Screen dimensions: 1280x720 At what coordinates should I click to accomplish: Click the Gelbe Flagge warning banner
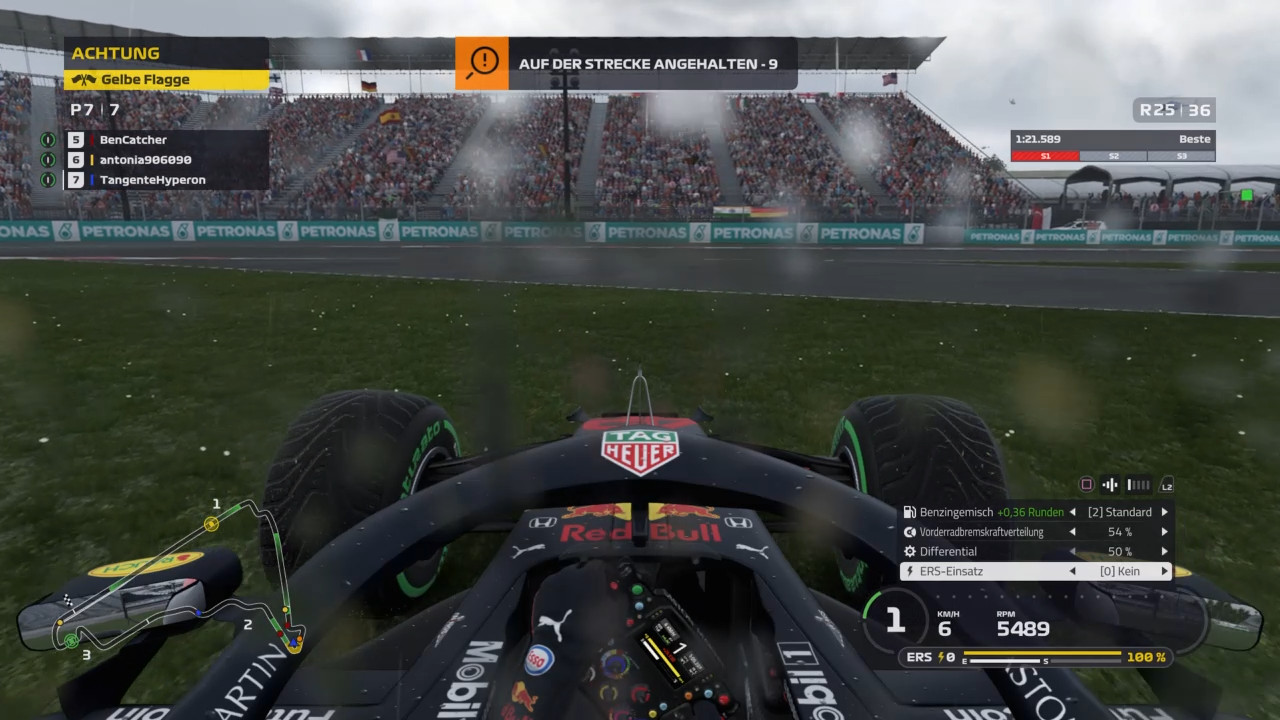(166, 80)
